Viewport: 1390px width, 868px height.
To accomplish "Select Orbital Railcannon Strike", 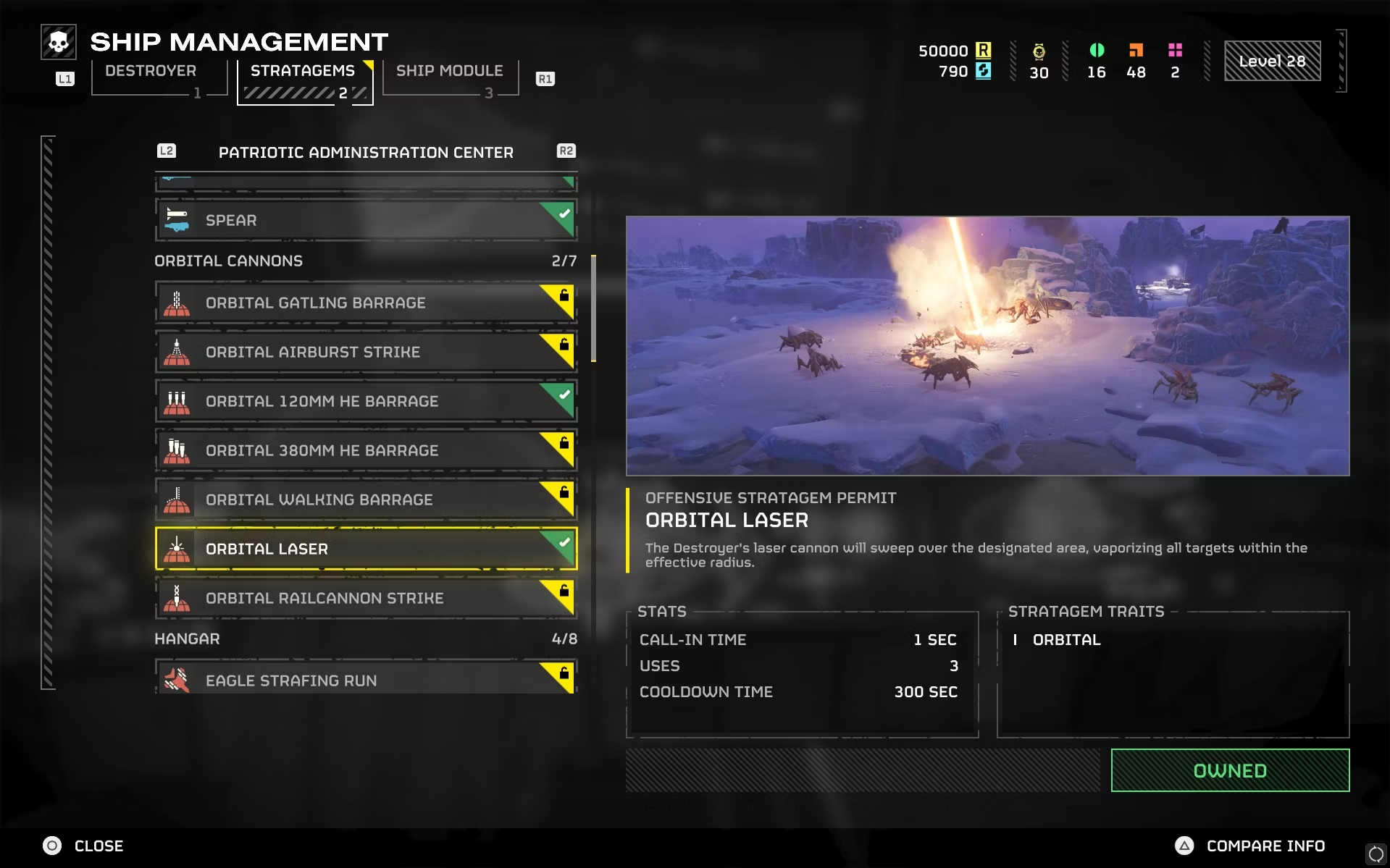I will pyautogui.click(x=365, y=598).
